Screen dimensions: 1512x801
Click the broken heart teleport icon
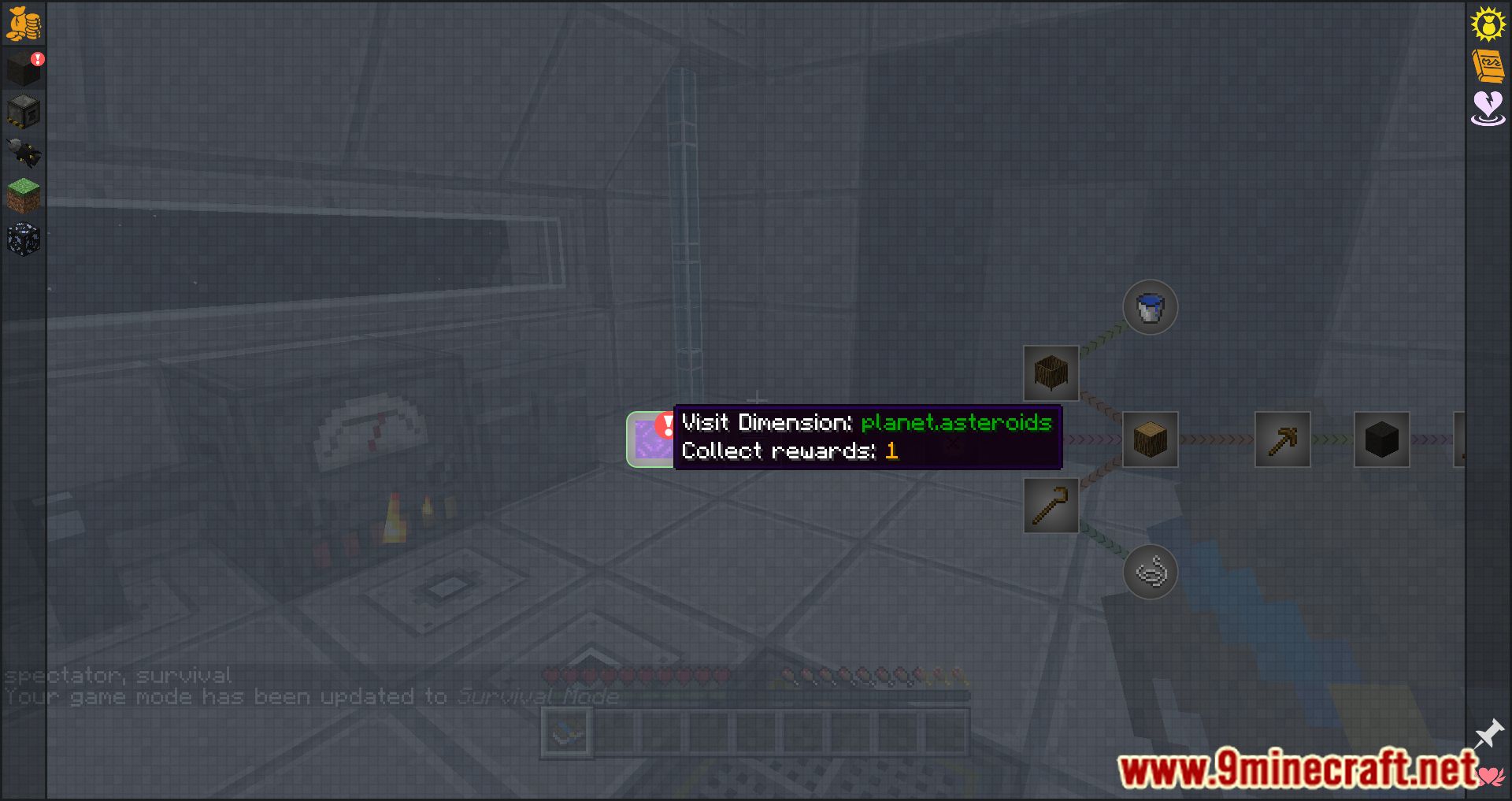(1487, 112)
